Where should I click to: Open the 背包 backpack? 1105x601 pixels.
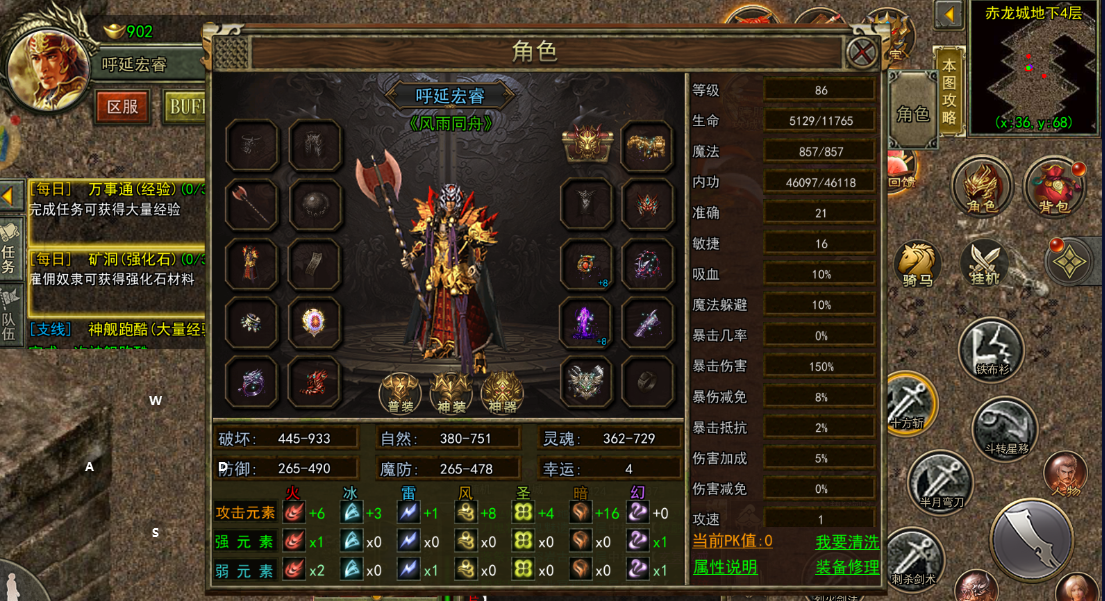(x=1053, y=187)
